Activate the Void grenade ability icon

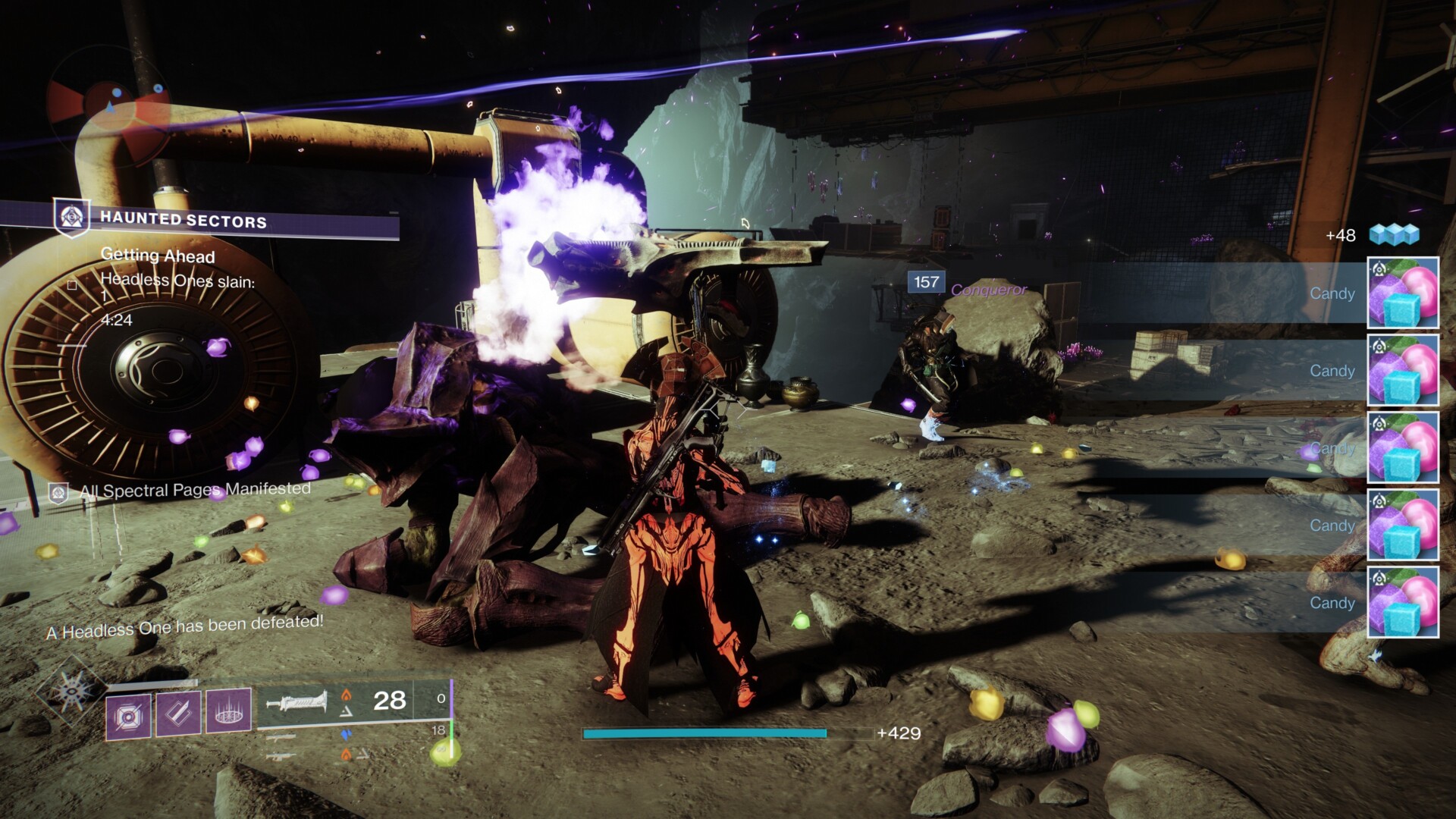coord(127,714)
